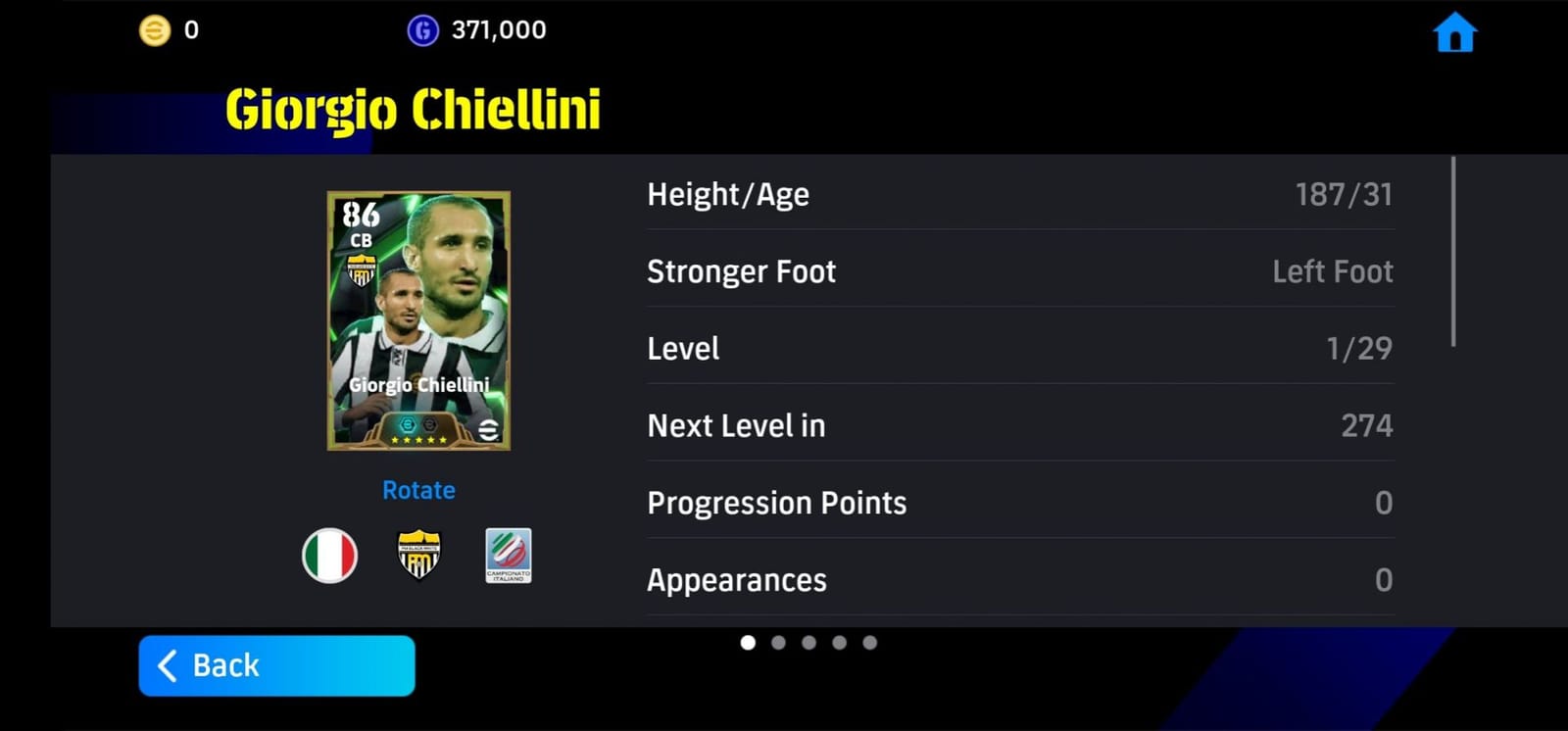This screenshot has height=731, width=1568.
Task: Click the Level 1/29 row
Action: (1019, 348)
